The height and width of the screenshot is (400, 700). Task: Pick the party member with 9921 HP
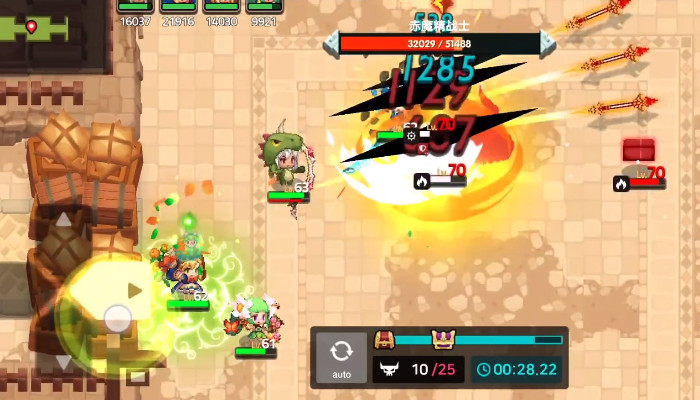coord(264,8)
